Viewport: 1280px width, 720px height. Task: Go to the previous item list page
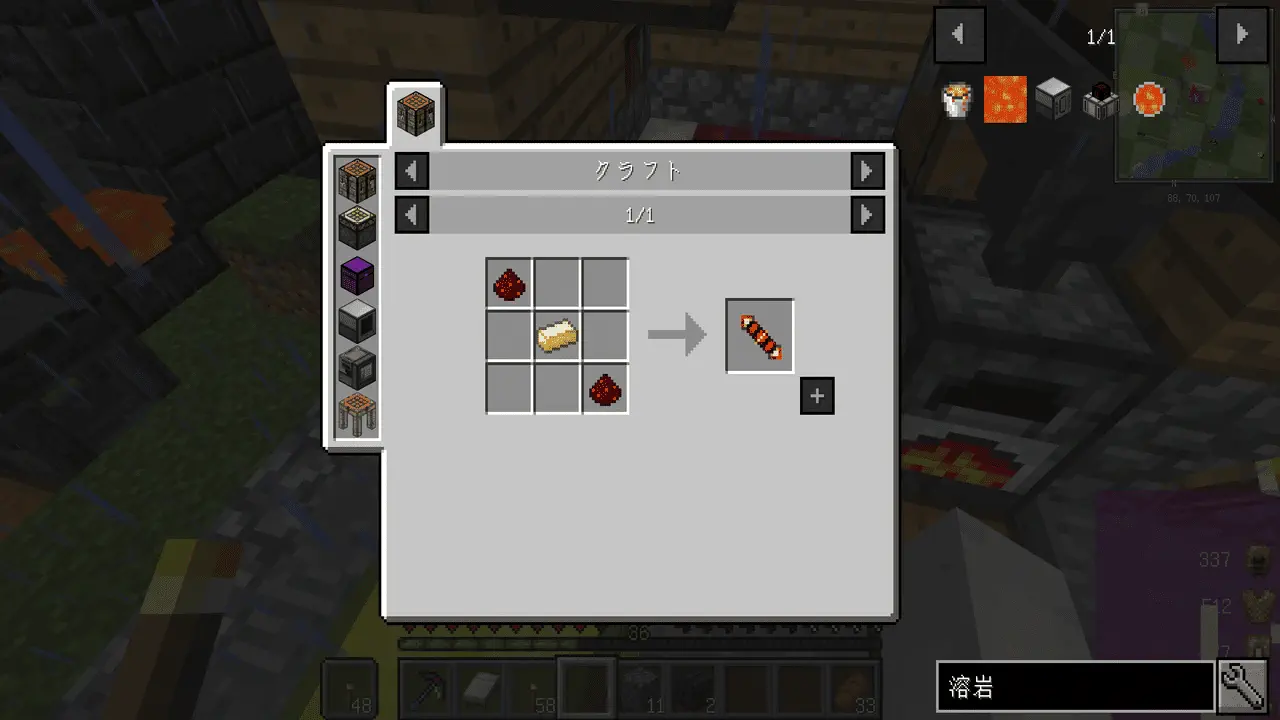point(959,35)
